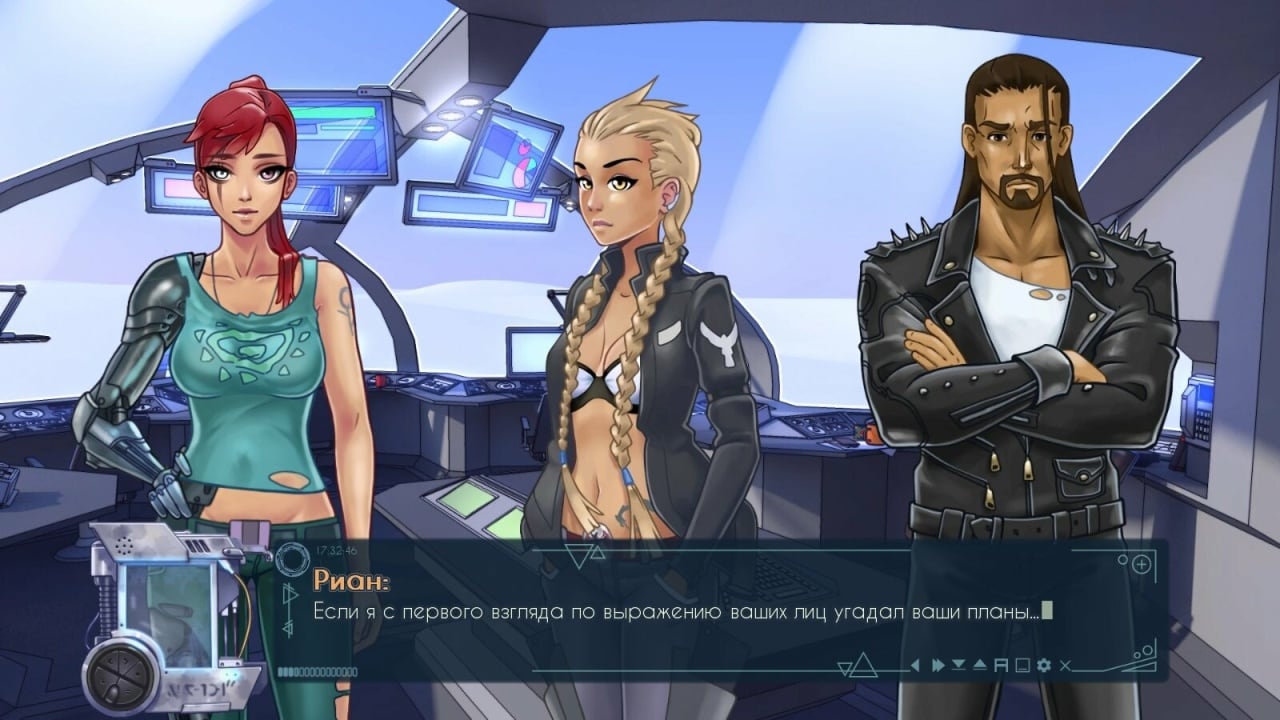Screen dimensions: 1280x720
Task: Open settings via the gear icon
Action: point(1044,665)
